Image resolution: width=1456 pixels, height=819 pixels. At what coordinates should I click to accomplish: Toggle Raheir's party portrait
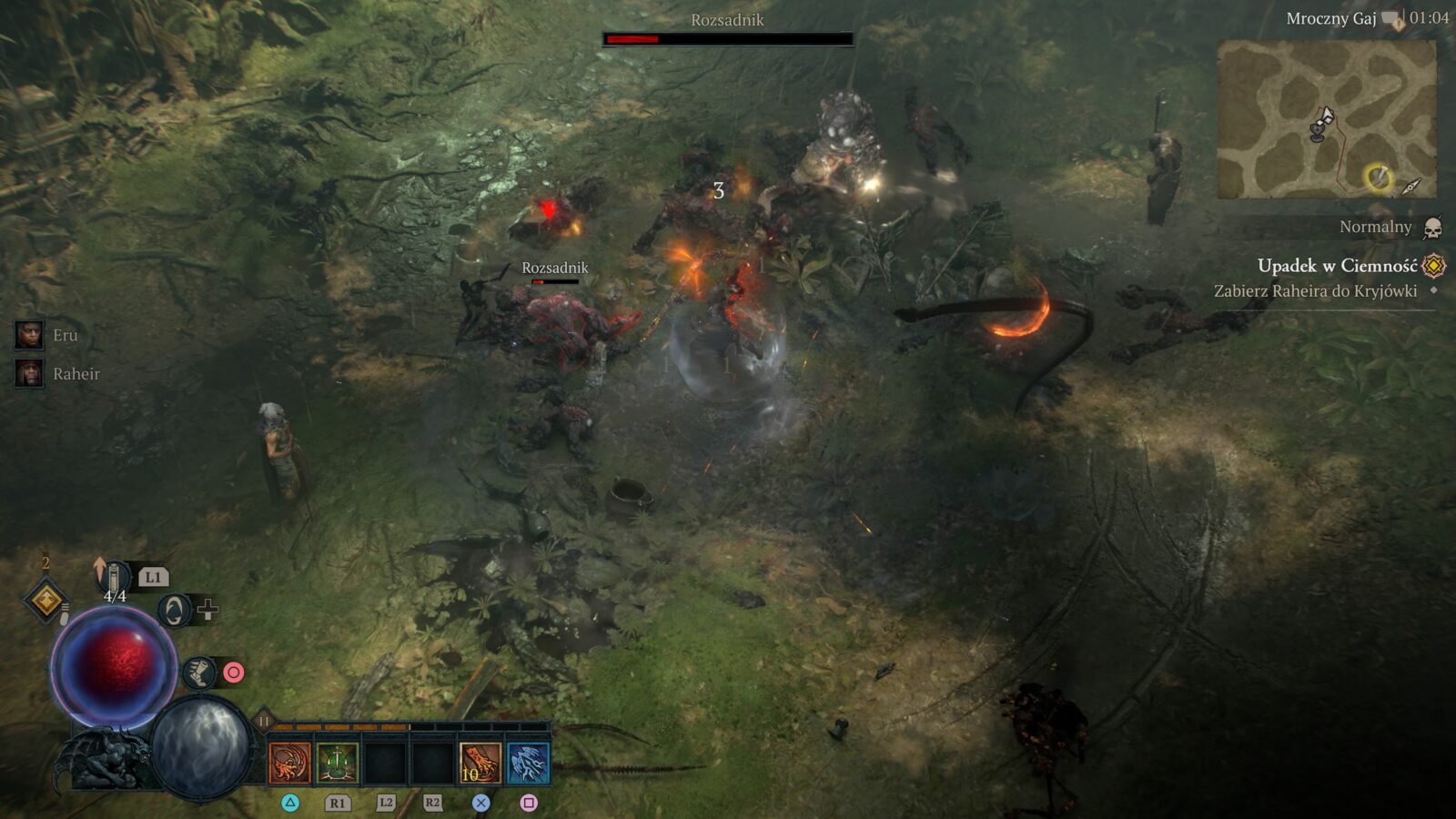(x=30, y=371)
